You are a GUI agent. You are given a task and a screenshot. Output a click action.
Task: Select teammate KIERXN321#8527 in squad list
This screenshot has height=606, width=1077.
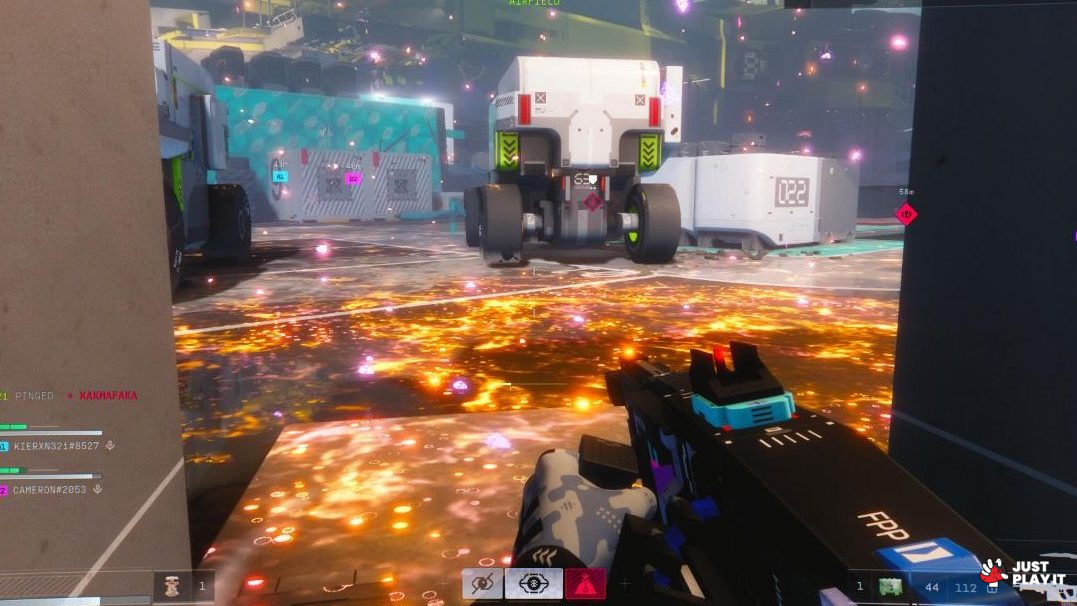coord(57,445)
